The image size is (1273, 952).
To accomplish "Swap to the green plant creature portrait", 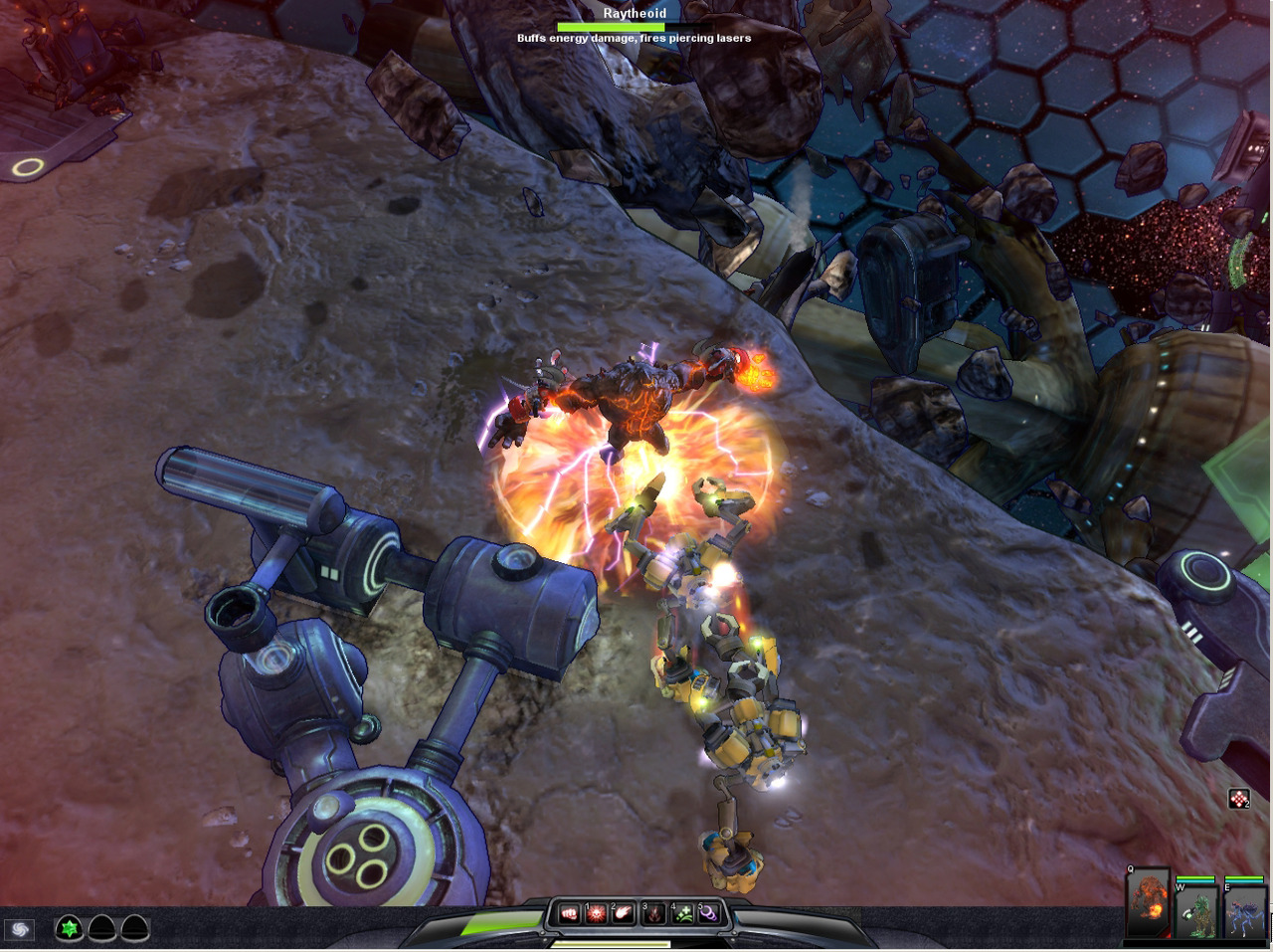I will pyautogui.click(x=1196, y=911).
